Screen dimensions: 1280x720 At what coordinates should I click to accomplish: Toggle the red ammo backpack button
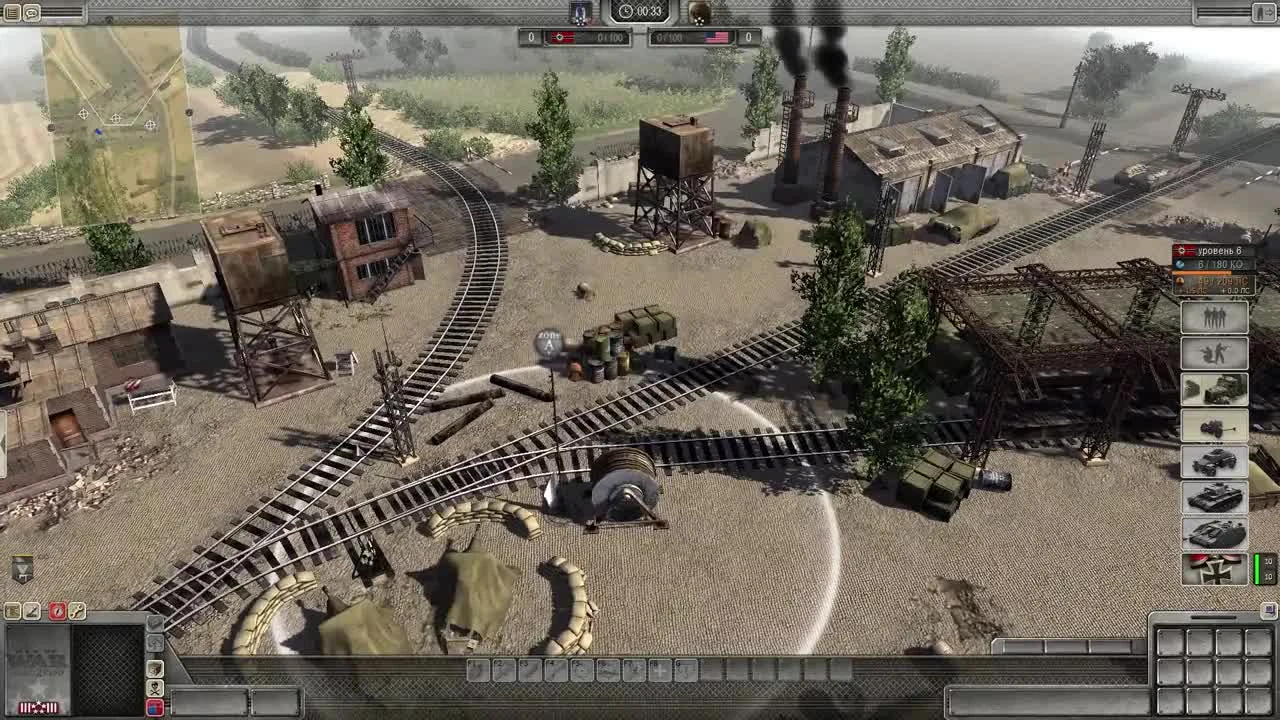pos(155,707)
